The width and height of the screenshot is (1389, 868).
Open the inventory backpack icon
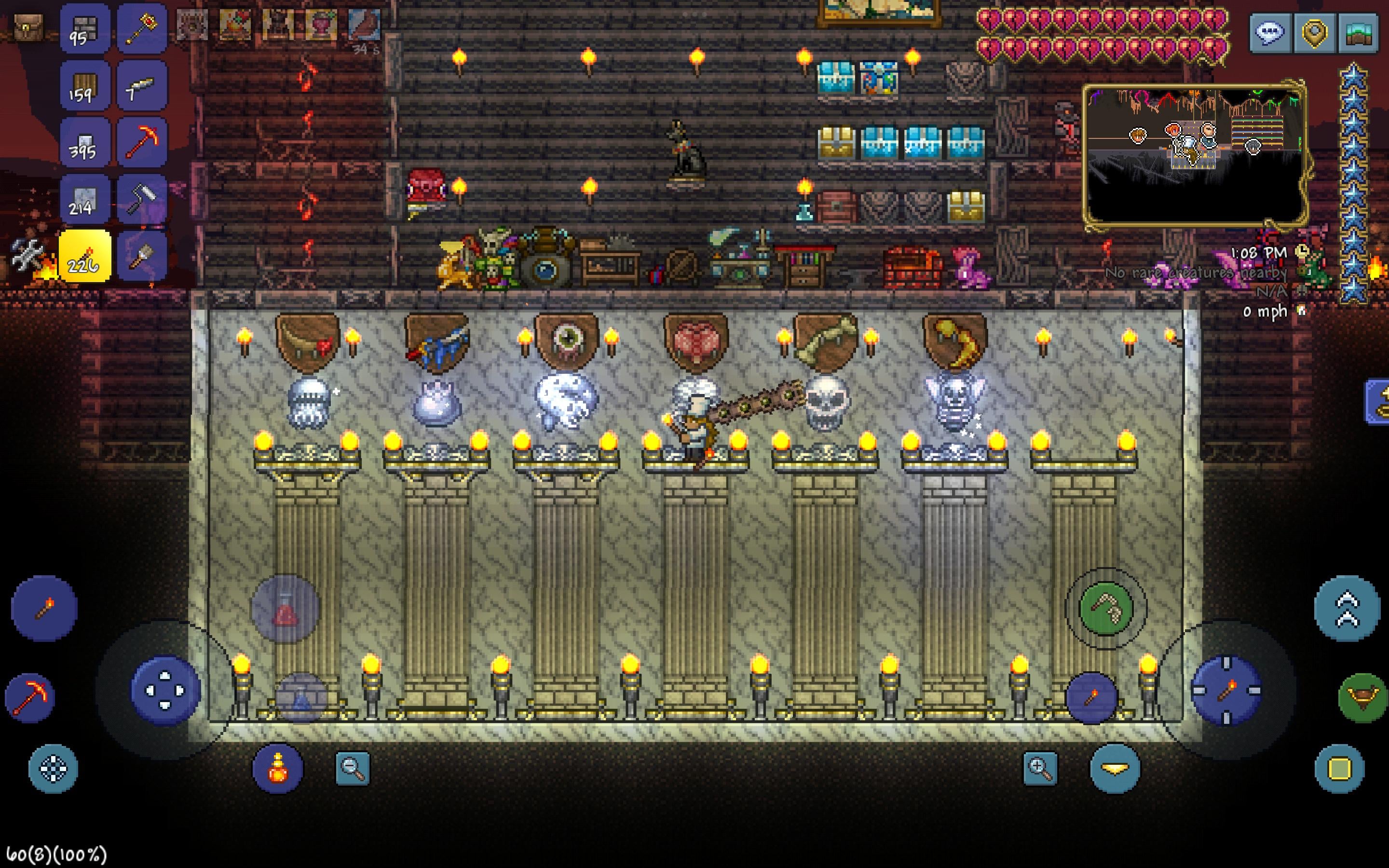point(27,27)
